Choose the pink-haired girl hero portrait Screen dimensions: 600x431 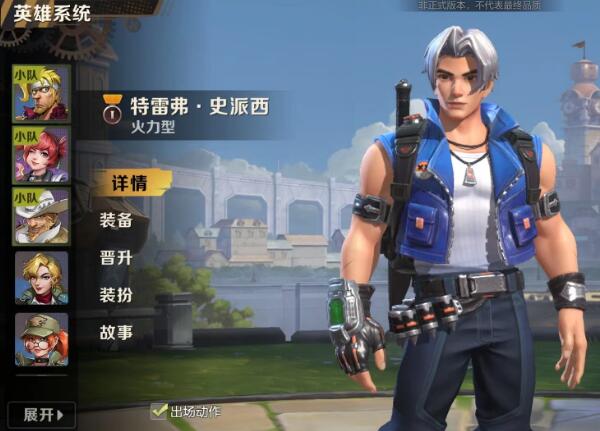coord(41,154)
